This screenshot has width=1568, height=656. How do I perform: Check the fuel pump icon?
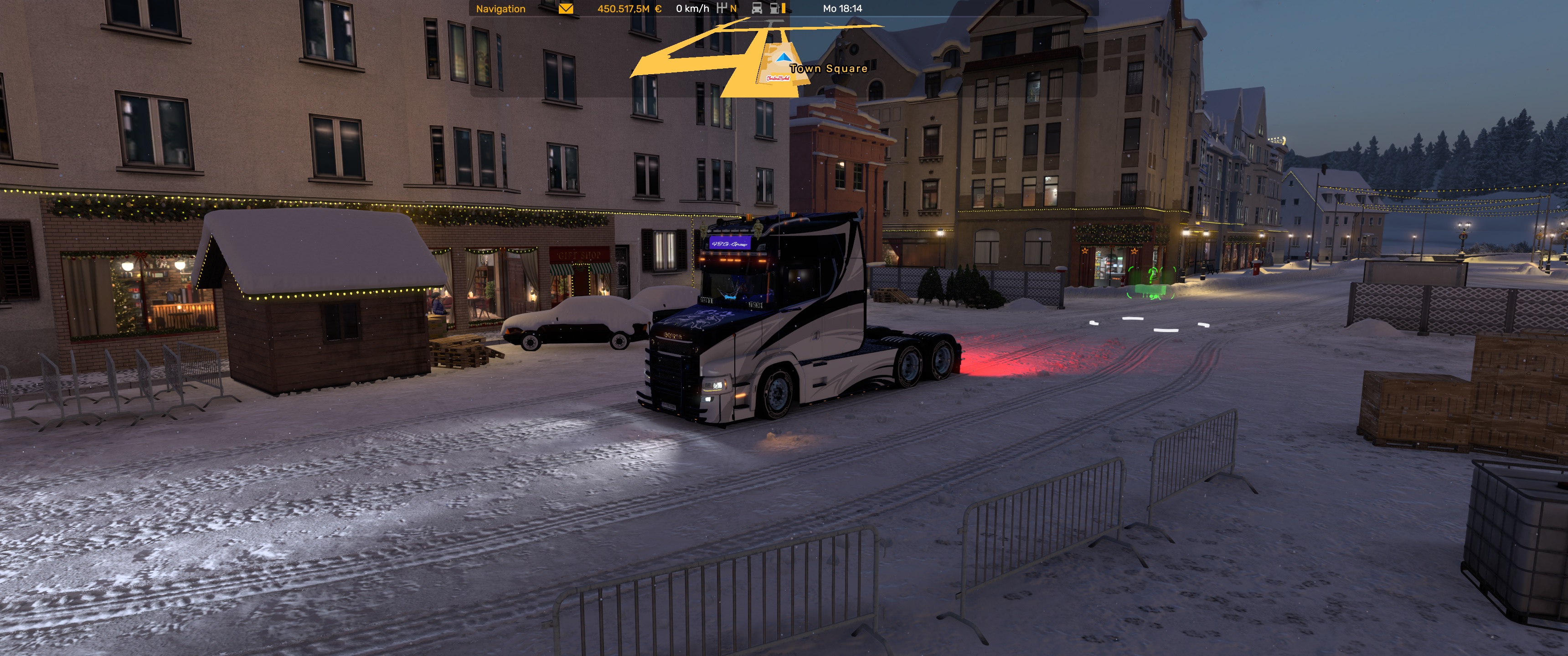(775, 9)
